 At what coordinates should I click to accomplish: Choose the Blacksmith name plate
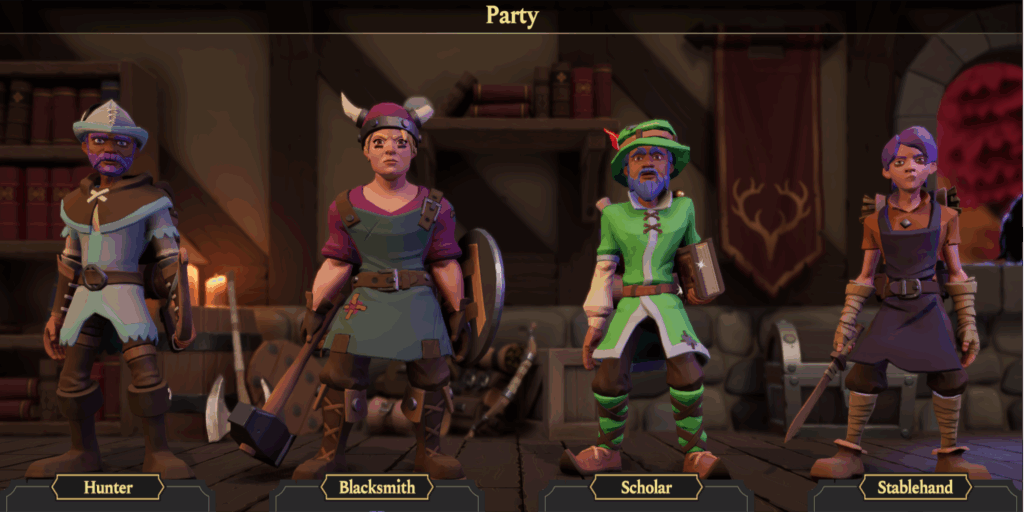pos(377,487)
